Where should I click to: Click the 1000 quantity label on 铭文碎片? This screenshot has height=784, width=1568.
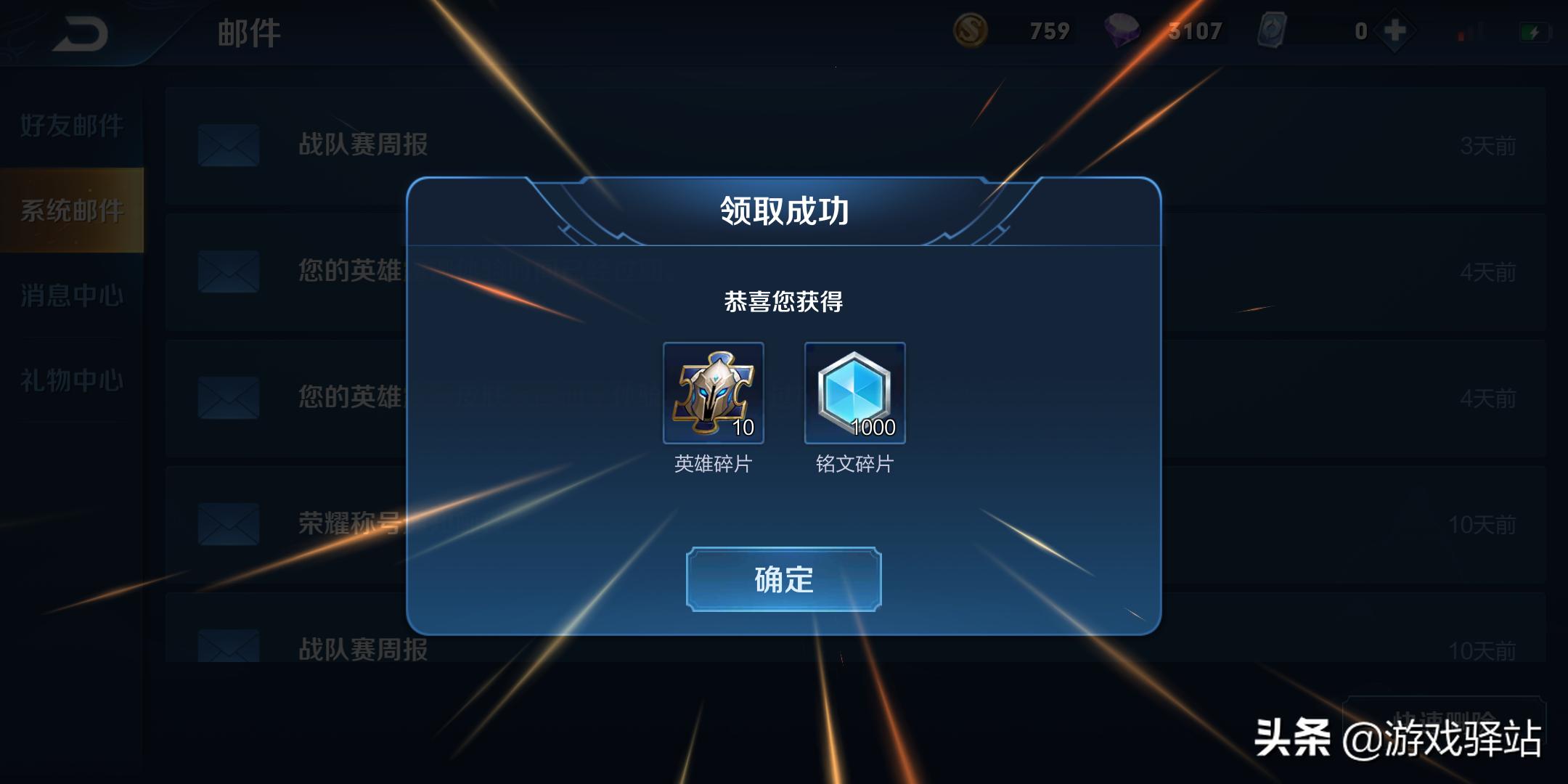(x=875, y=428)
